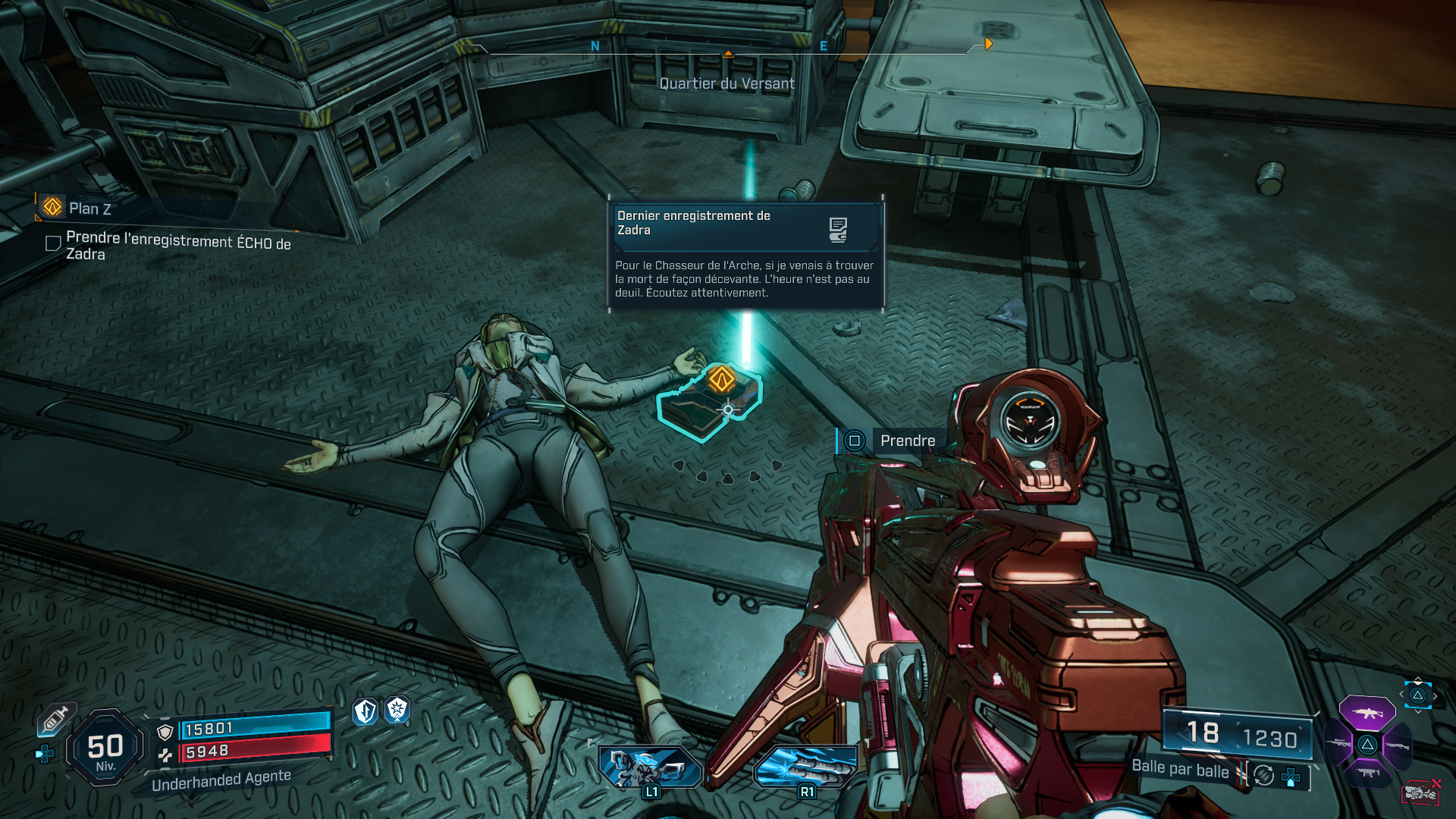Click the compass bar at the top
Viewport: 1456px width, 819px height.
pyautogui.click(x=726, y=49)
